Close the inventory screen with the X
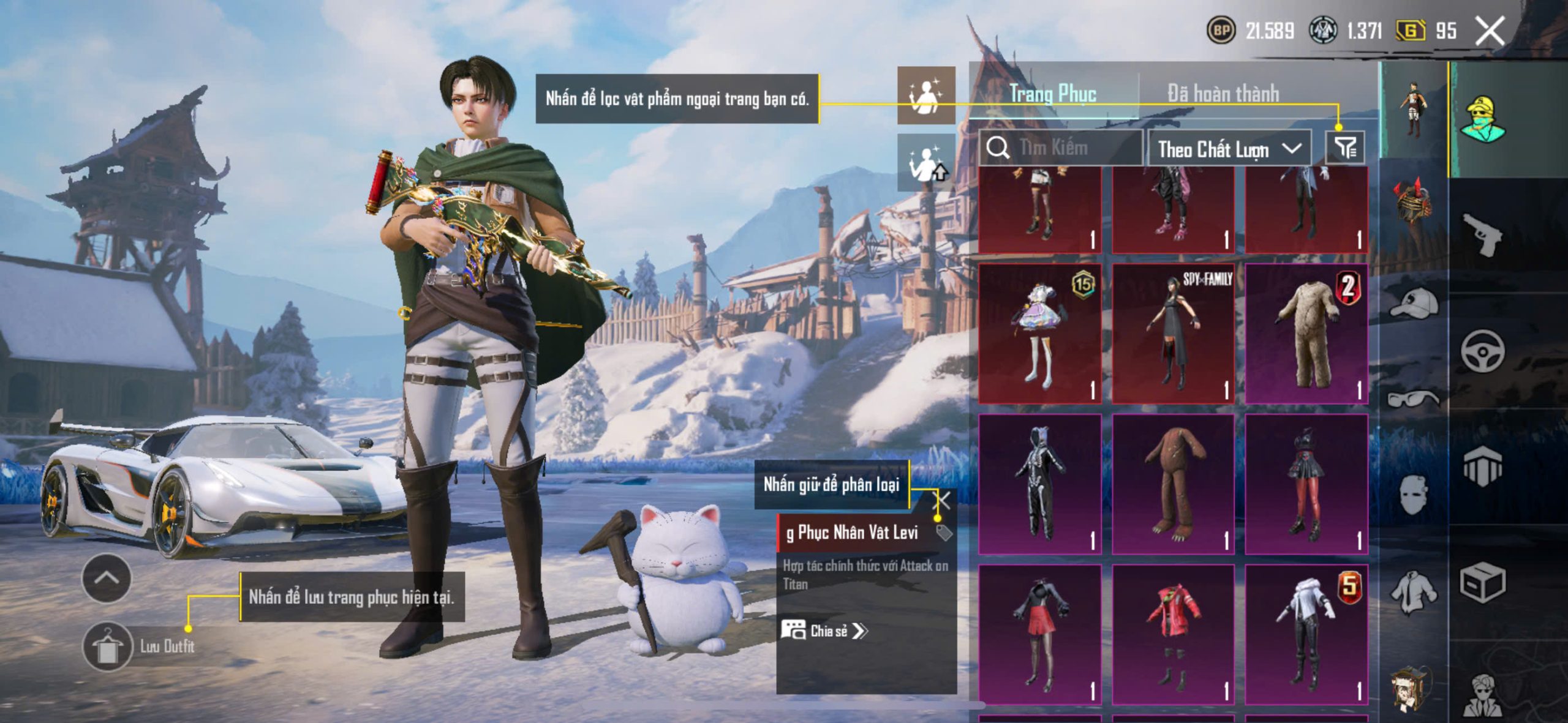This screenshot has width=1568, height=723. [1490, 31]
